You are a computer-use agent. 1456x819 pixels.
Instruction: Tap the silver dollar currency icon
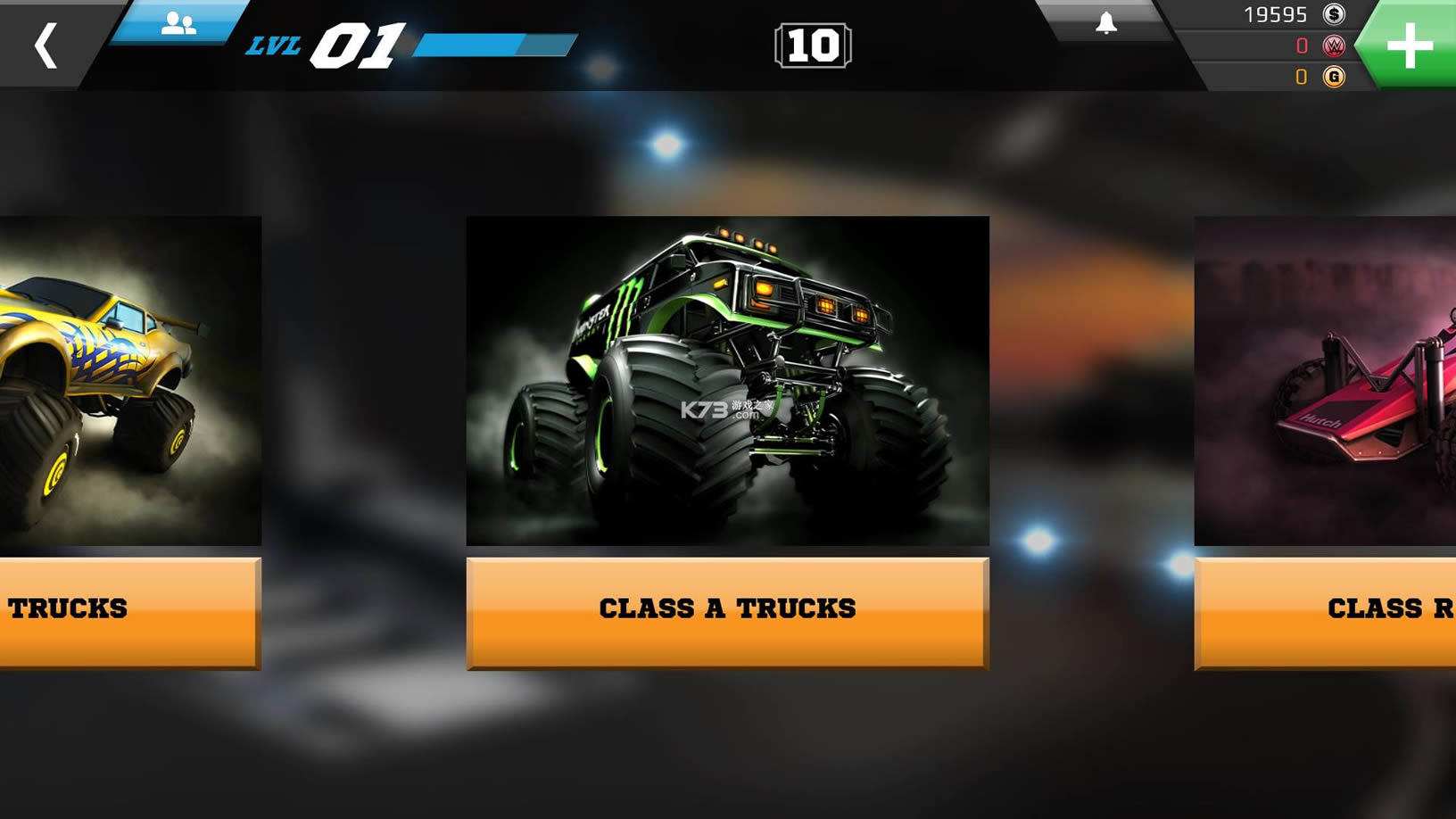[x=1334, y=14]
